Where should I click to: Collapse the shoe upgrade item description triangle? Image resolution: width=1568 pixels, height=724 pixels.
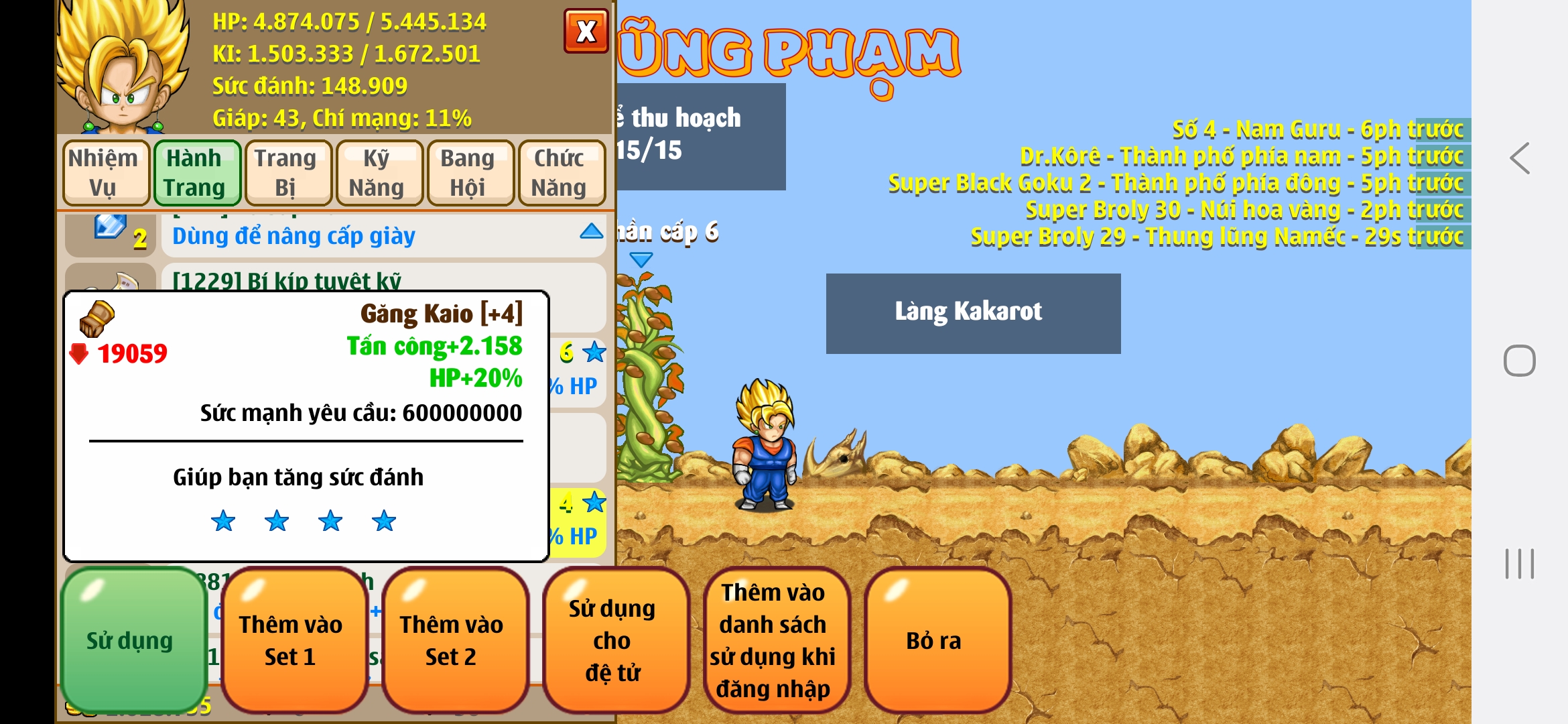pyautogui.click(x=592, y=230)
